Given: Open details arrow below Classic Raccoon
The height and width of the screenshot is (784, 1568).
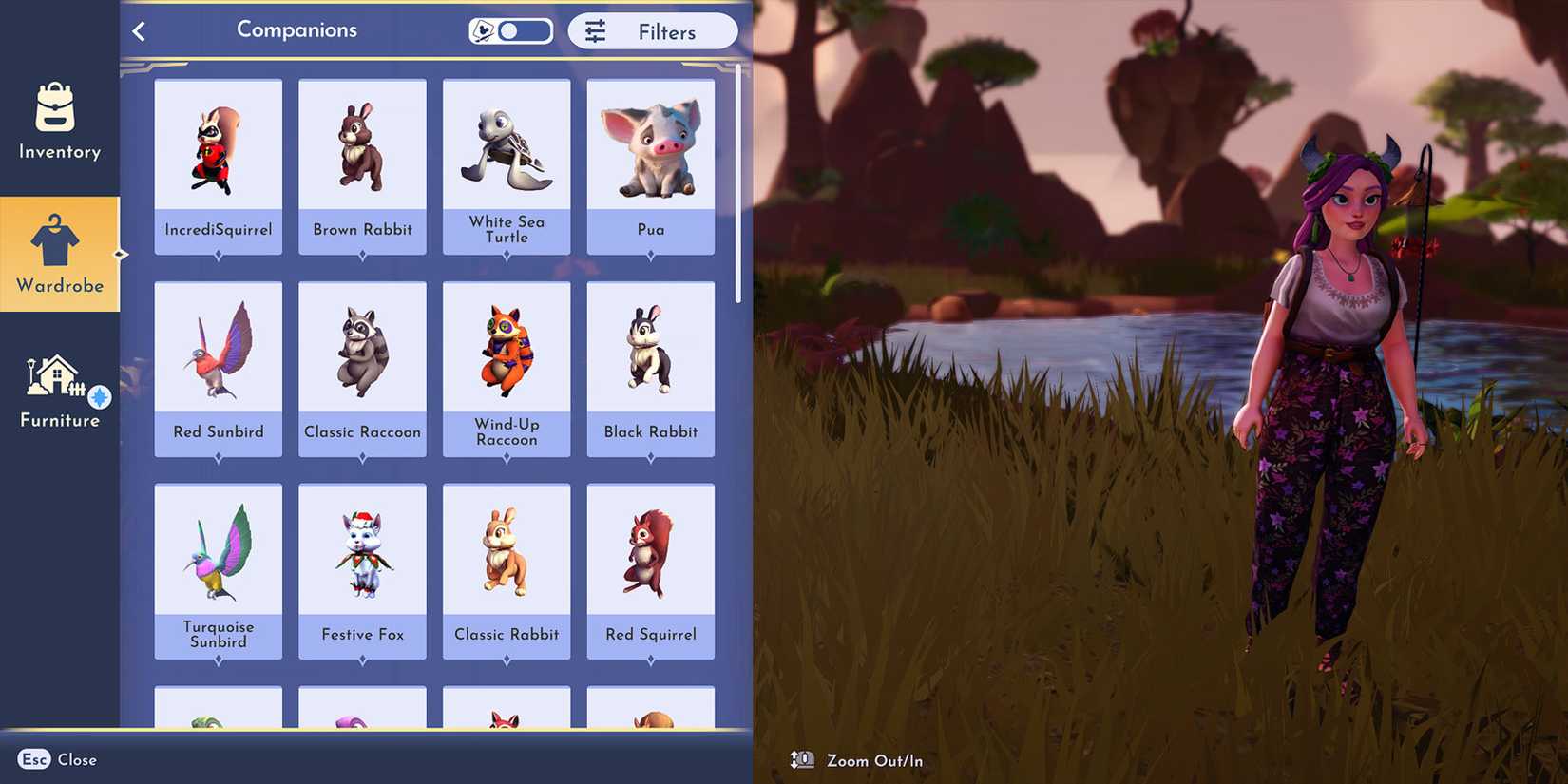Looking at the screenshot, I should [362, 457].
